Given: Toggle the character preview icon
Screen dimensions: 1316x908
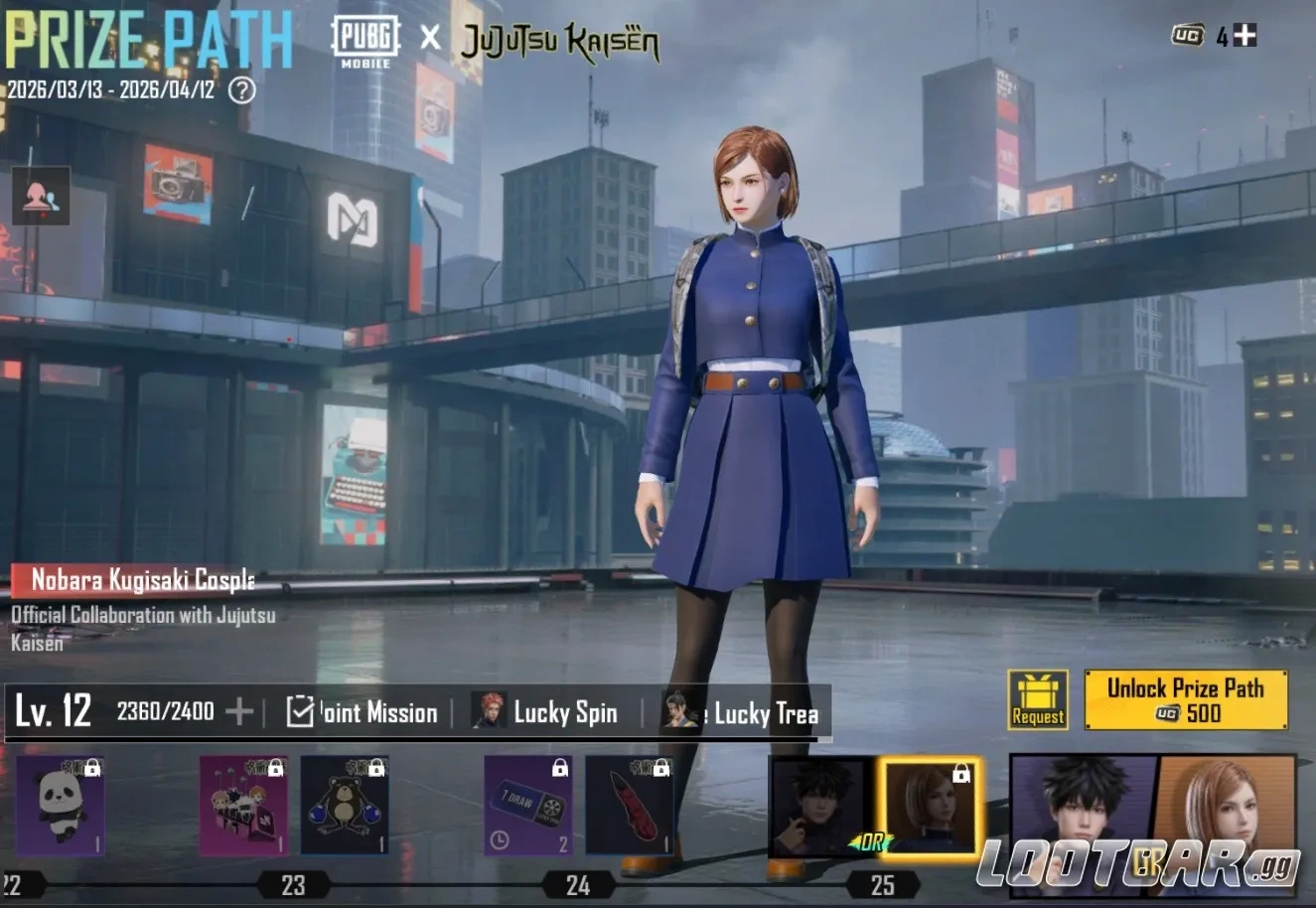Looking at the screenshot, I should tap(41, 196).
